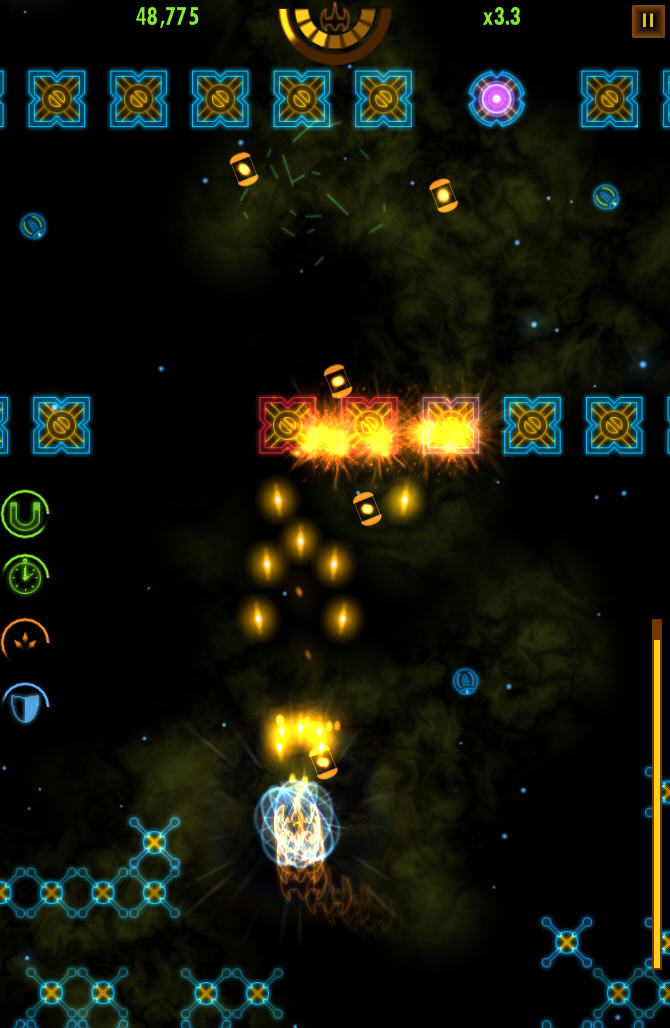Tap the green clock slow-time icon
This screenshot has width=670, height=1028.
25,577
